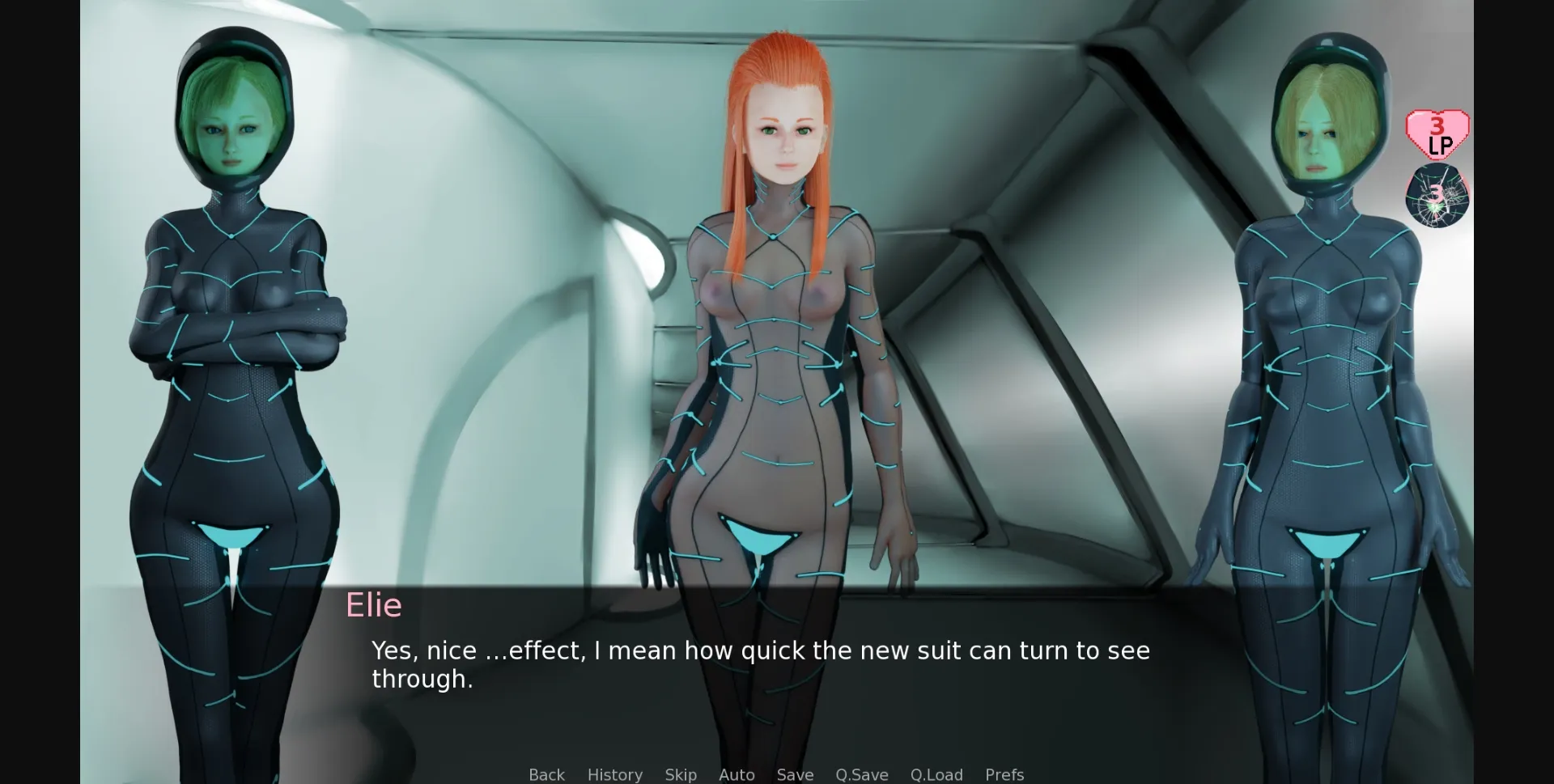
Task: Toggle Skip mode in the quick menu
Action: (x=681, y=774)
